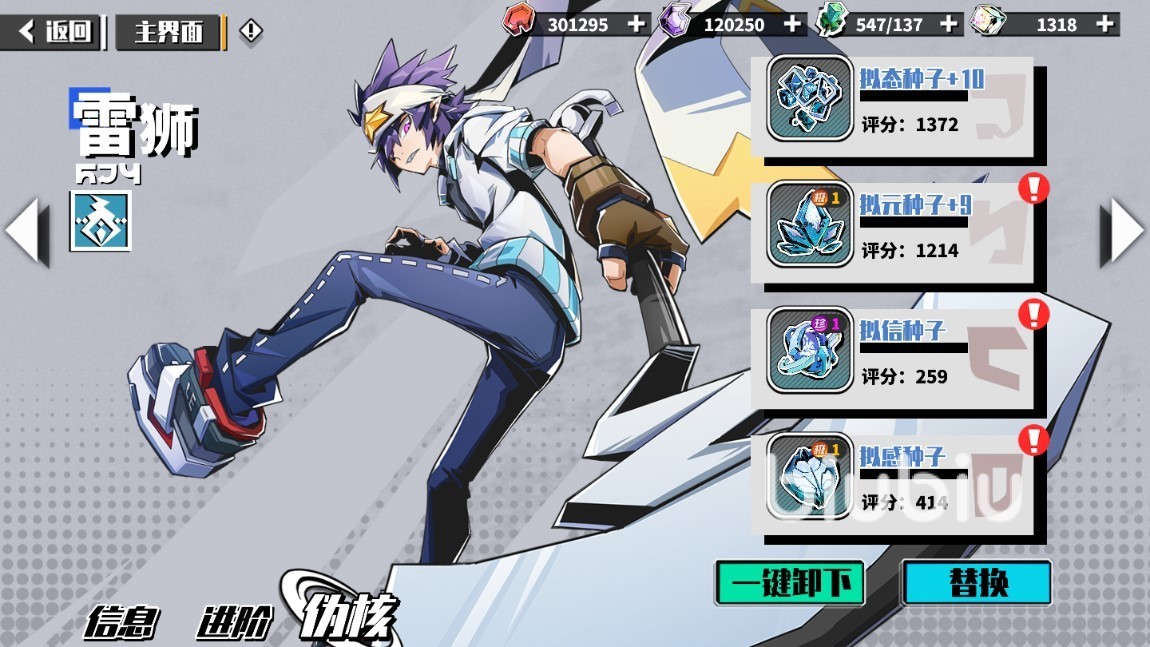
Task: Unequip everything with 一键卸下
Action: [x=790, y=582]
